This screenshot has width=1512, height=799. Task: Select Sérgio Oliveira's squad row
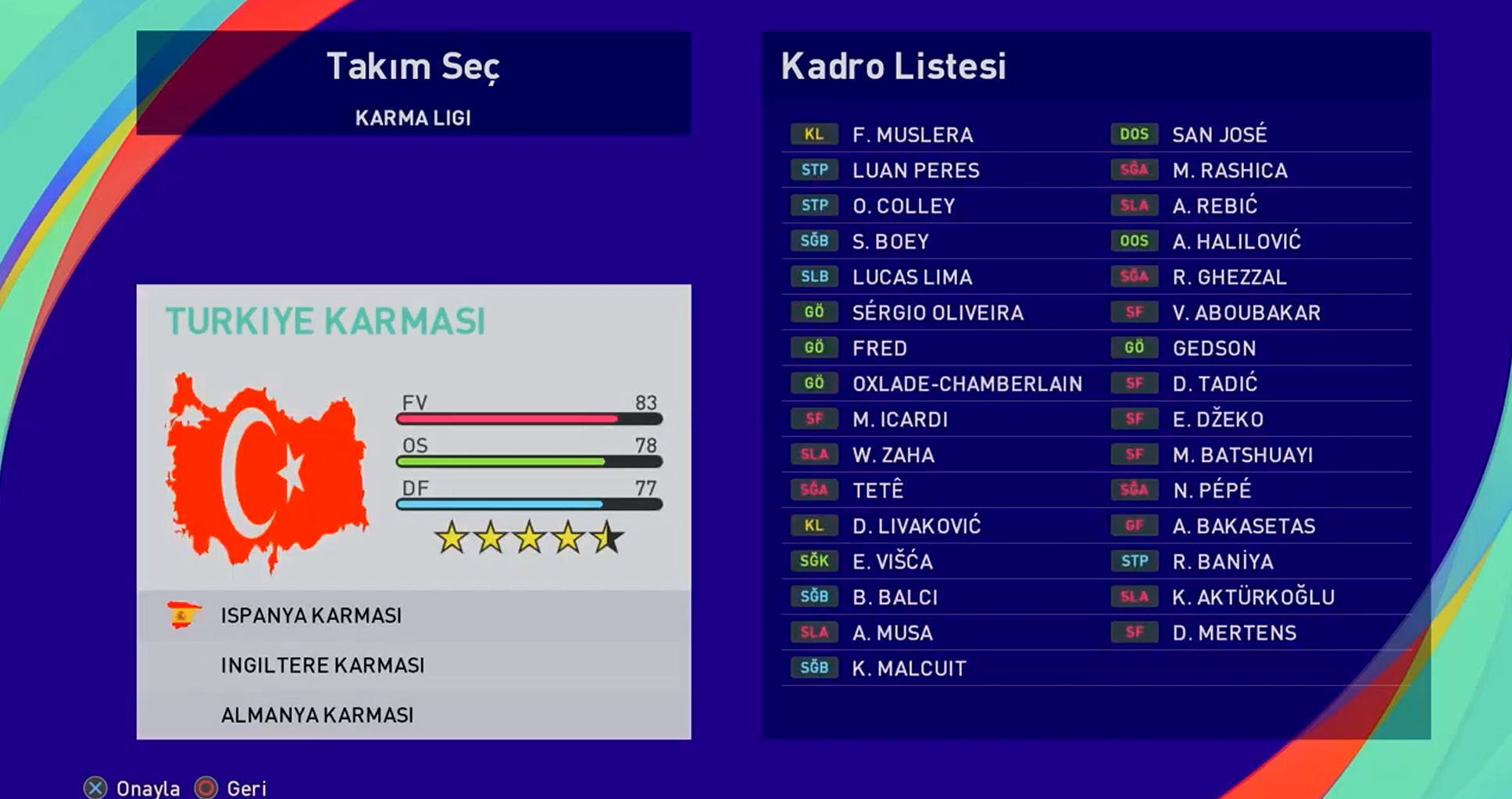937,313
